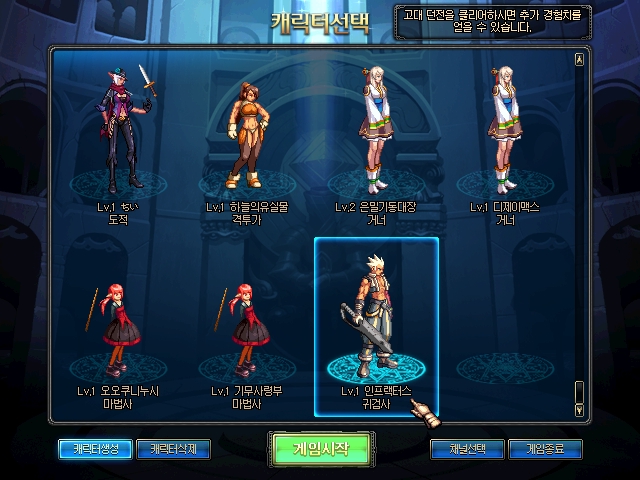Click the 캐릭터삭제 delete character button

[x=173, y=448]
